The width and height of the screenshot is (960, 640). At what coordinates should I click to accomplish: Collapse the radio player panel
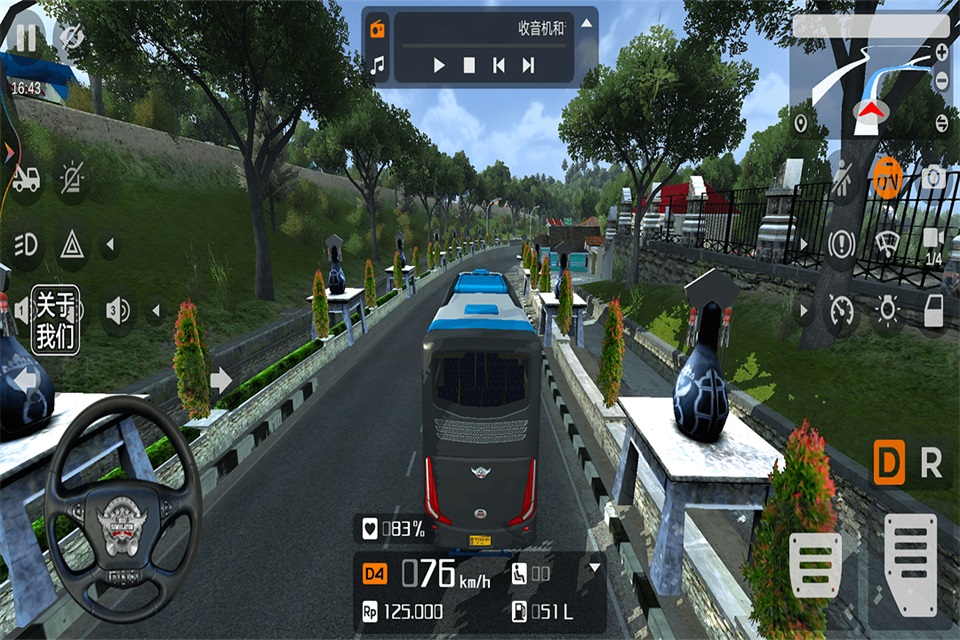tap(587, 24)
